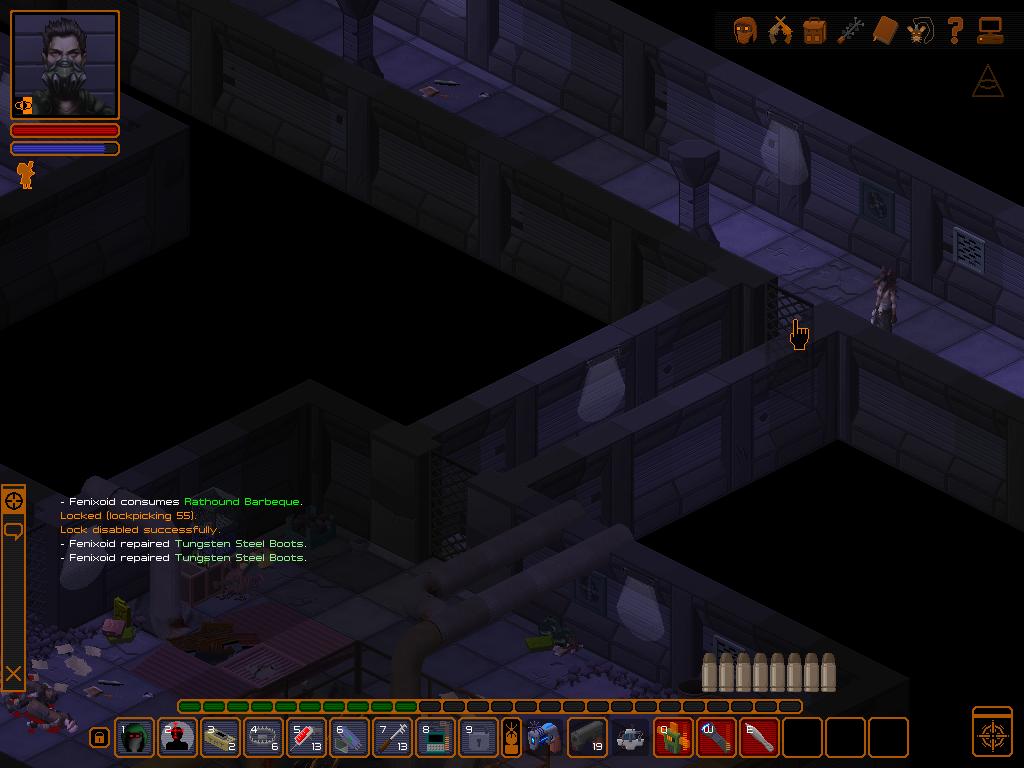
Task: Select the player character portrait
Action: 66,64
